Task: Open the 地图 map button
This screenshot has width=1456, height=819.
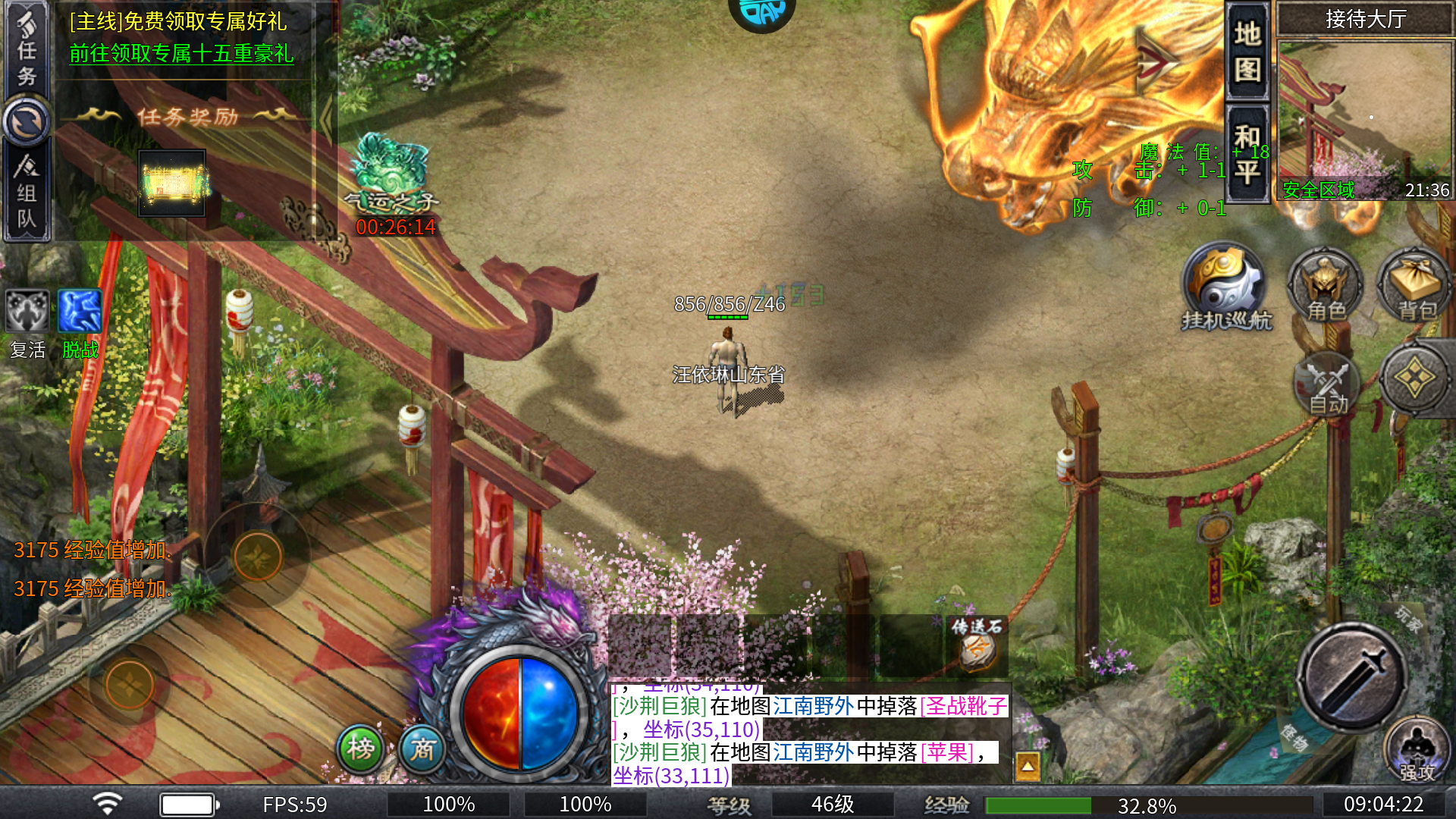Action: tap(1247, 52)
